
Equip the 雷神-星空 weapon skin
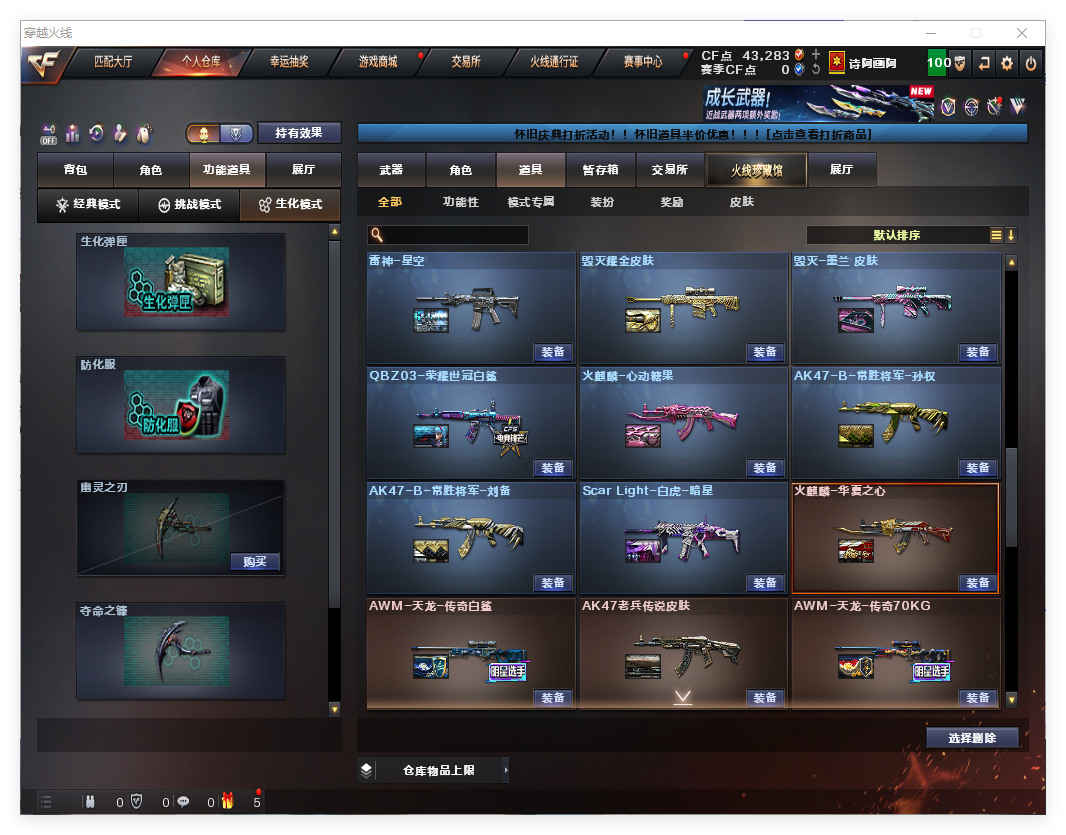[x=553, y=352]
